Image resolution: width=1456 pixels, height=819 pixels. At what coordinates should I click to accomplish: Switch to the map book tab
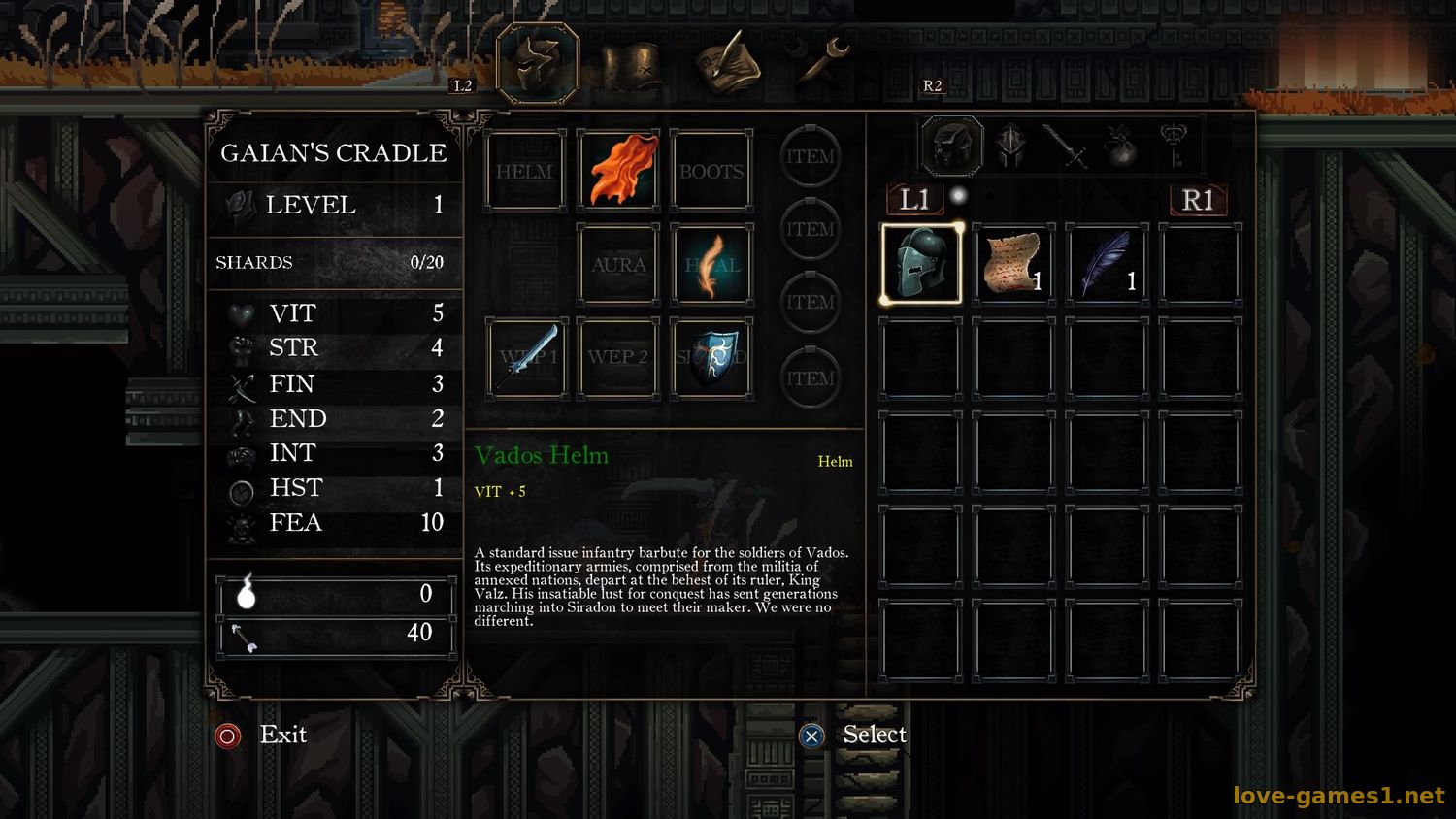tap(631, 66)
